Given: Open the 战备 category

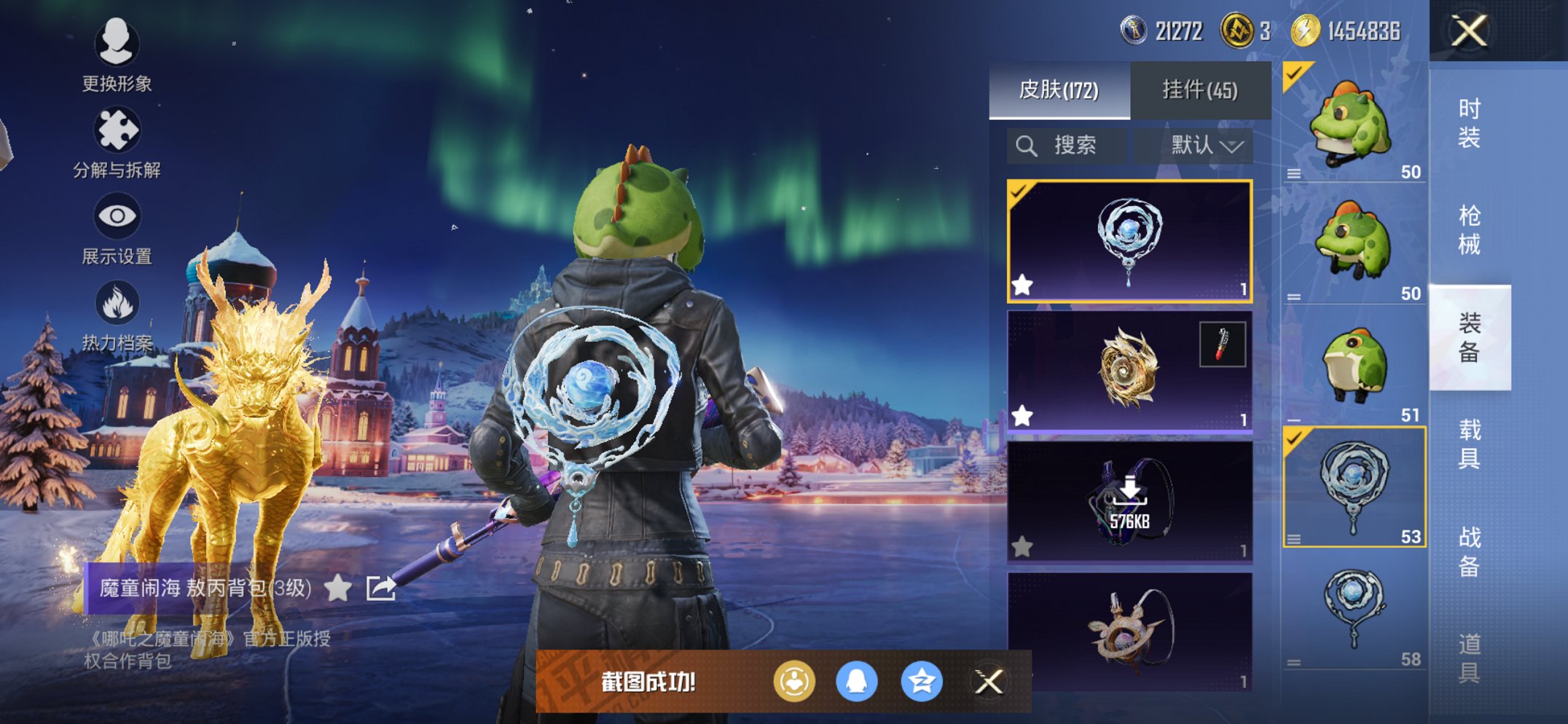Looking at the screenshot, I should [x=1469, y=551].
